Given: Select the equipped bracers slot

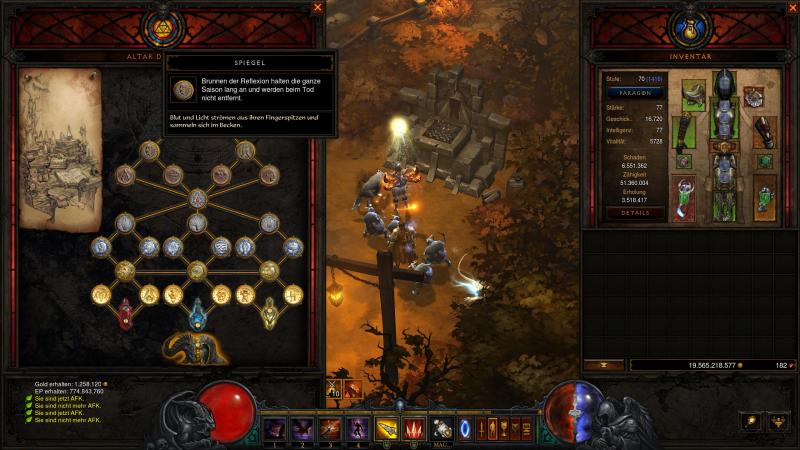Looking at the screenshot, I should (x=765, y=130).
